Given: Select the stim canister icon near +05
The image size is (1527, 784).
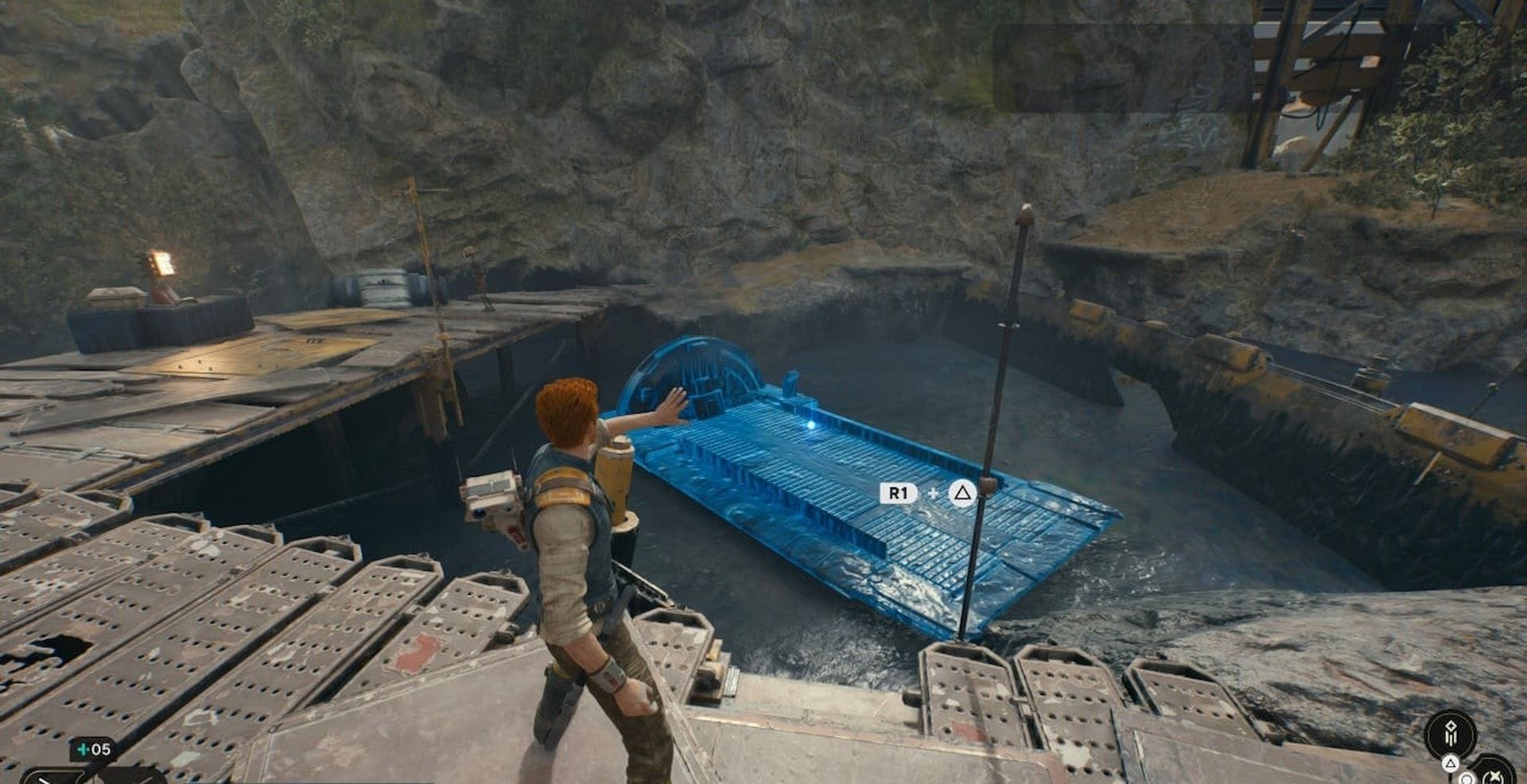Looking at the screenshot, I should click(x=83, y=749).
